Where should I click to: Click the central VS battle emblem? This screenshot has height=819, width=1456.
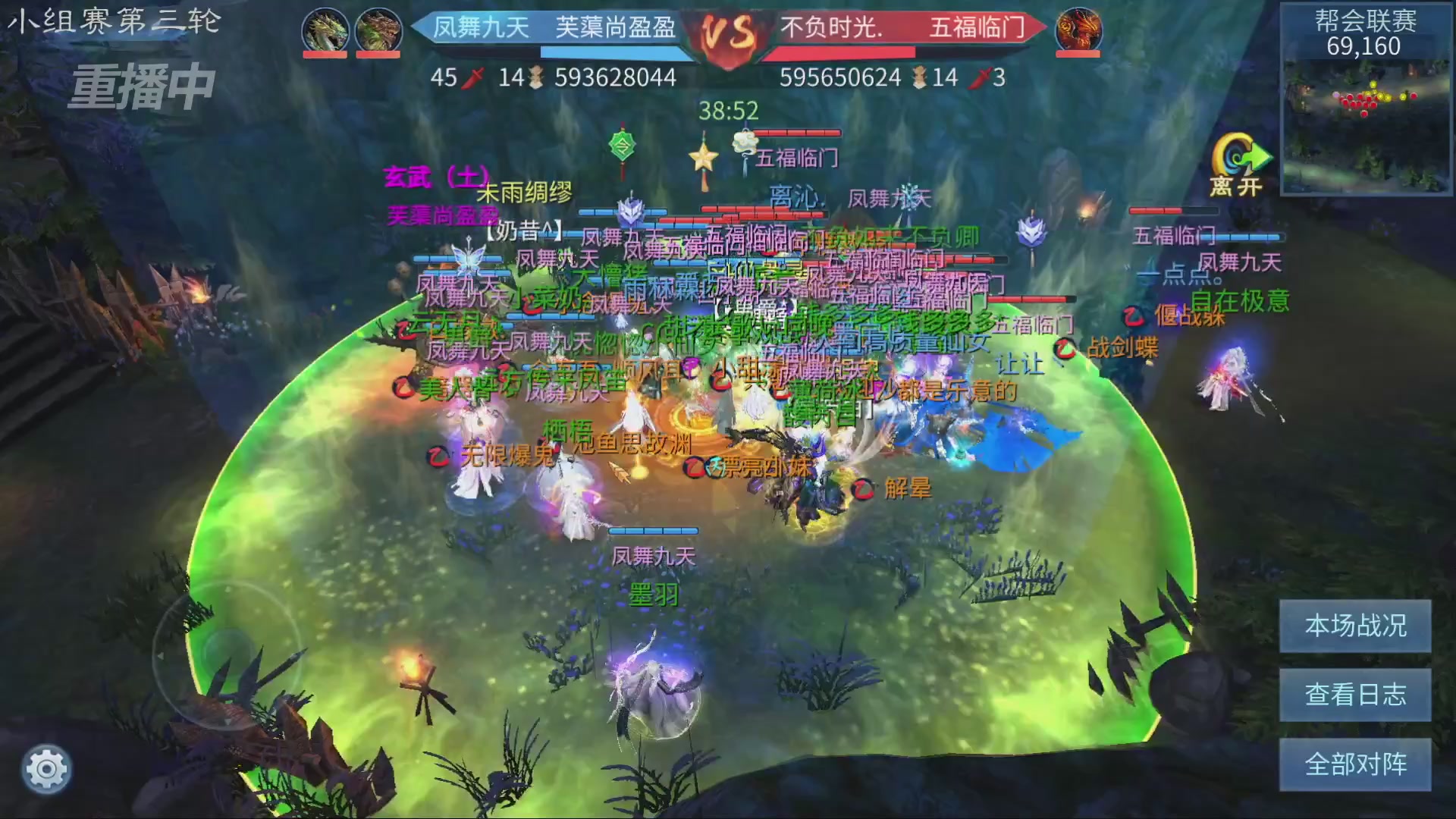[x=728, y=34]
